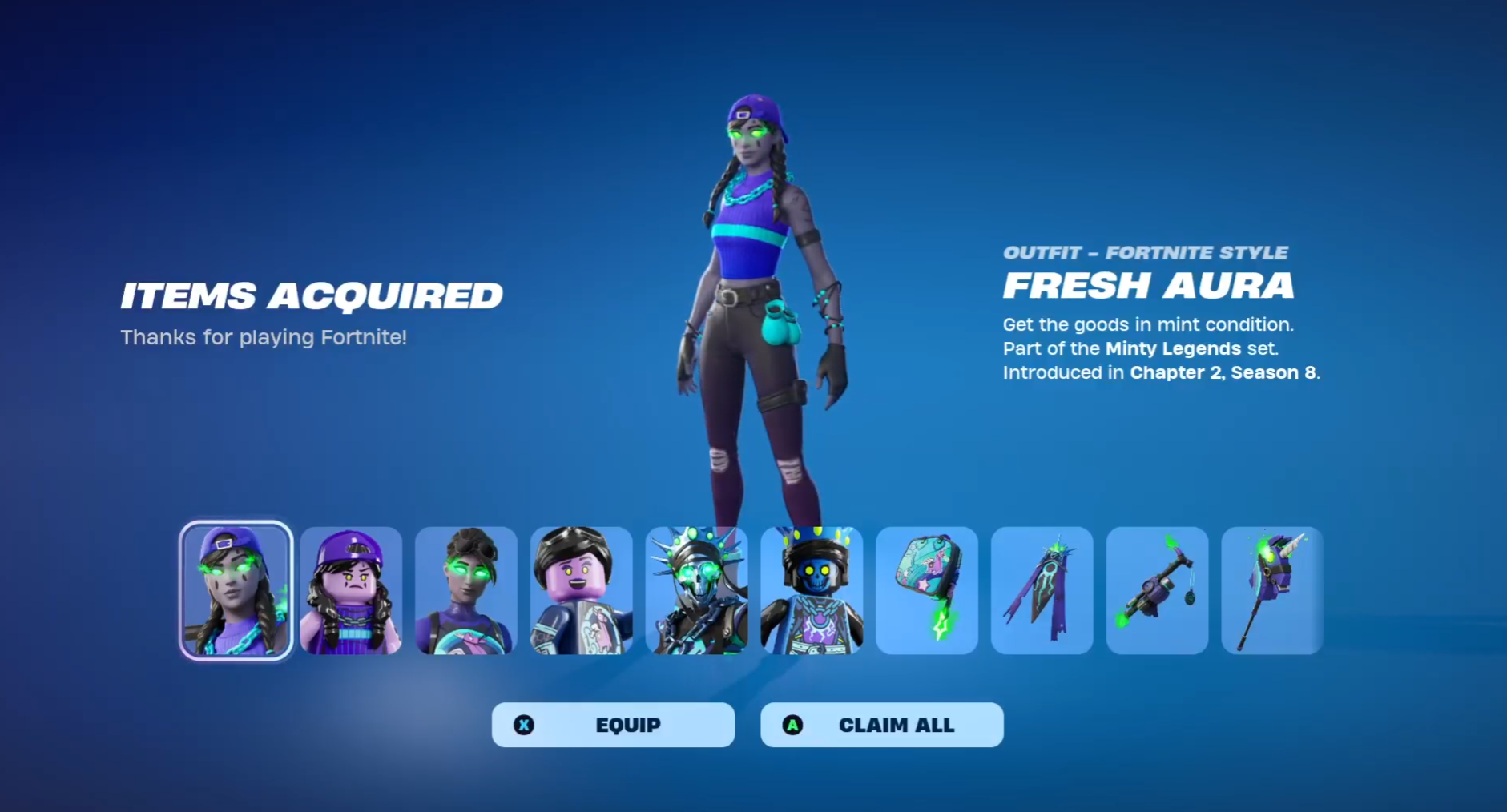Viewport: 1507px width, 812px height.
Task: Choose the LEGO Fresh Aura with purple cap
Action: [351, 590]
